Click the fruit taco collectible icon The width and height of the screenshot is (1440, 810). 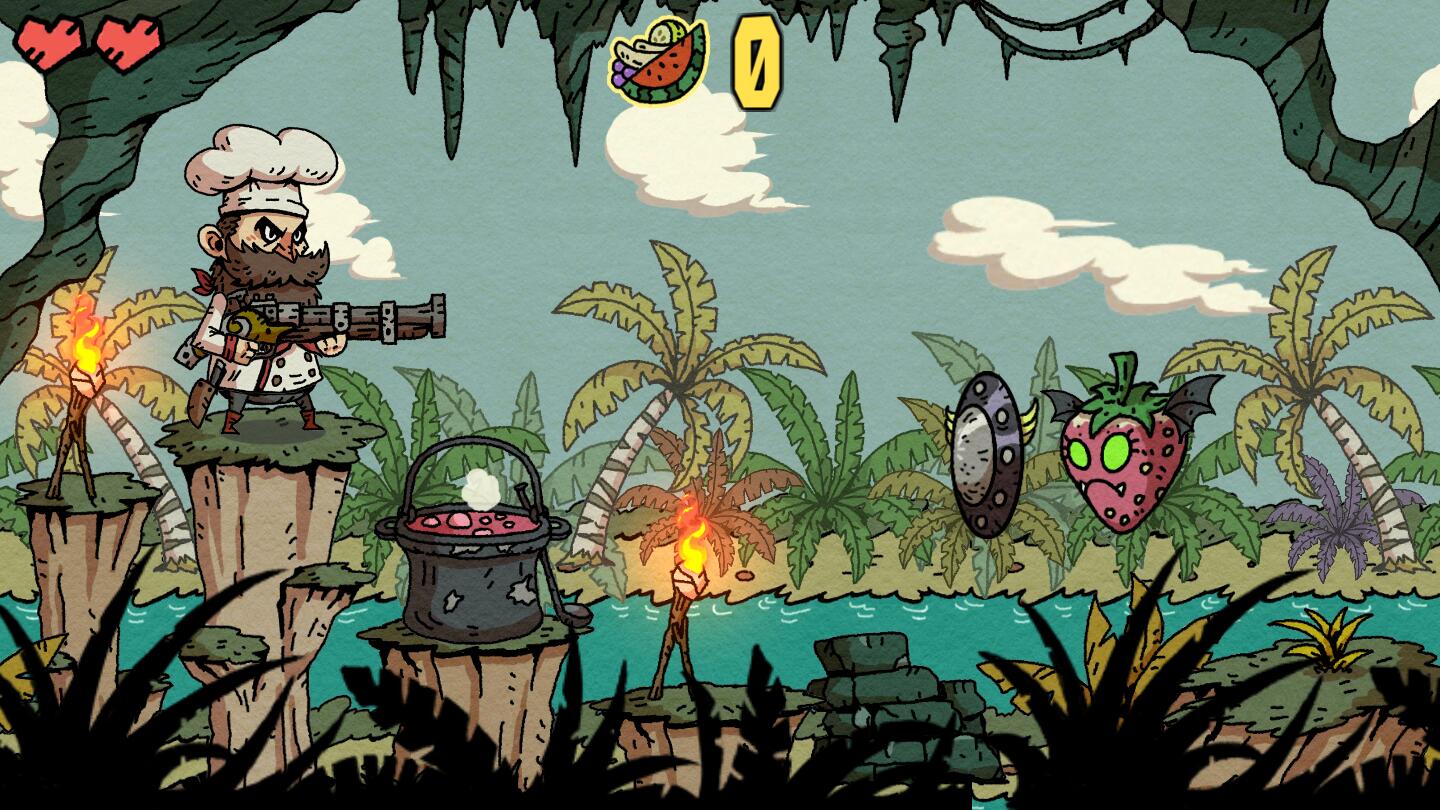coord(658,62)
